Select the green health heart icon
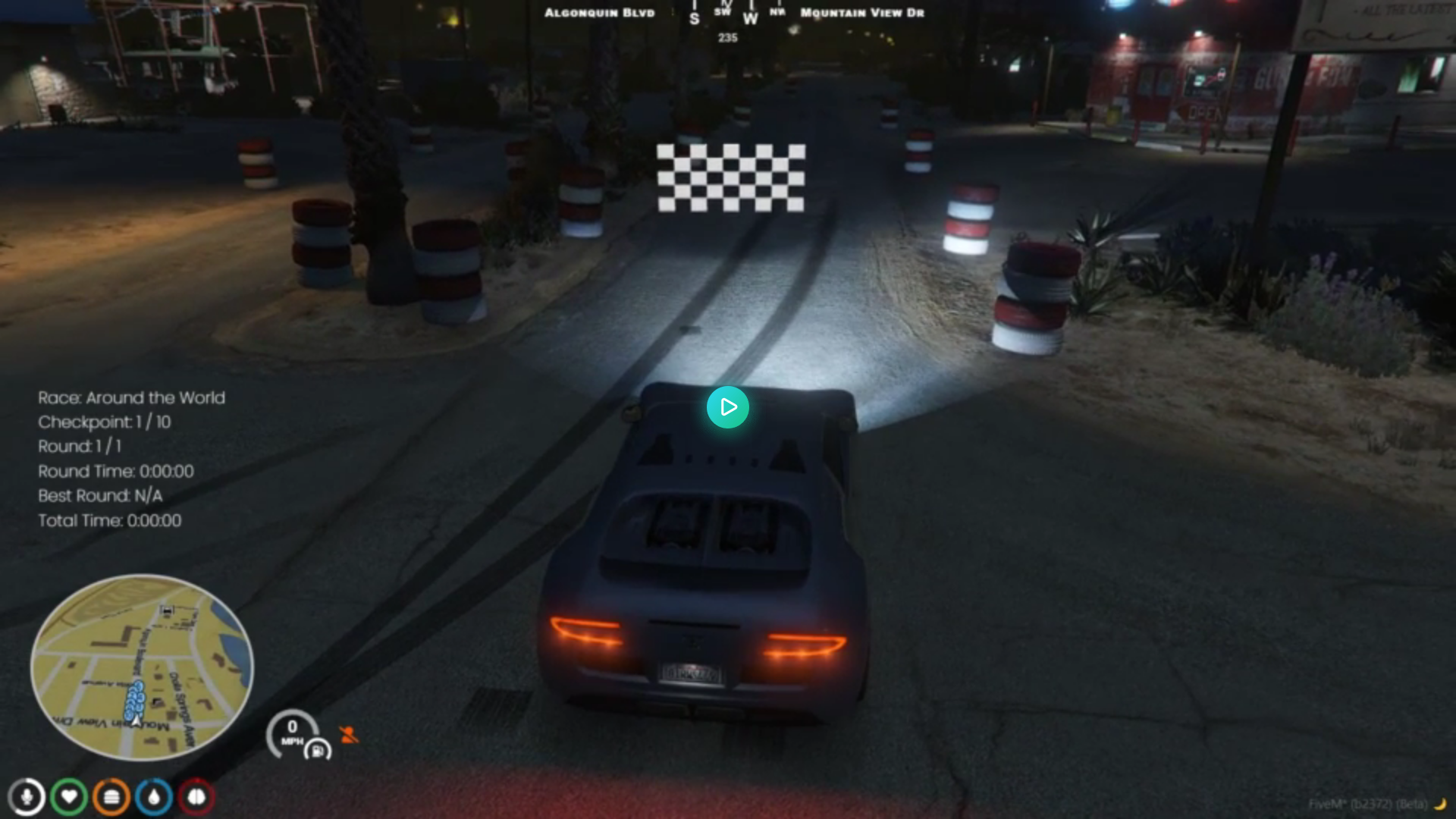Screen dimensions: 1456x819 coord(69,797)
